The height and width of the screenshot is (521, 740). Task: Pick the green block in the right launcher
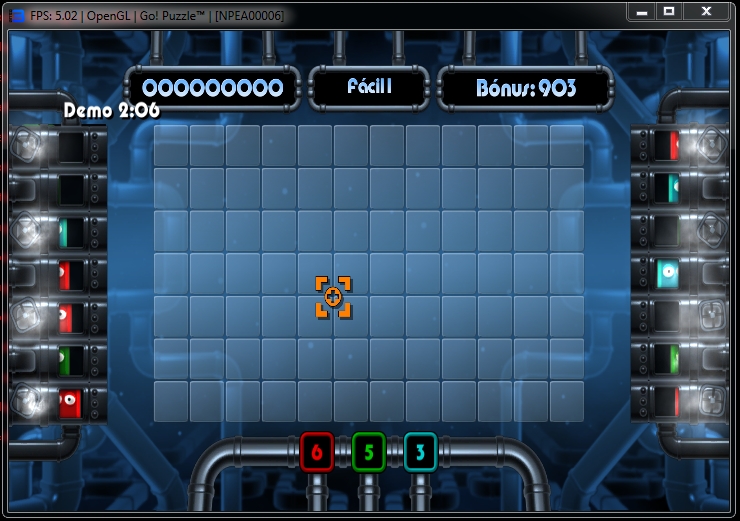tap(671, 357)
